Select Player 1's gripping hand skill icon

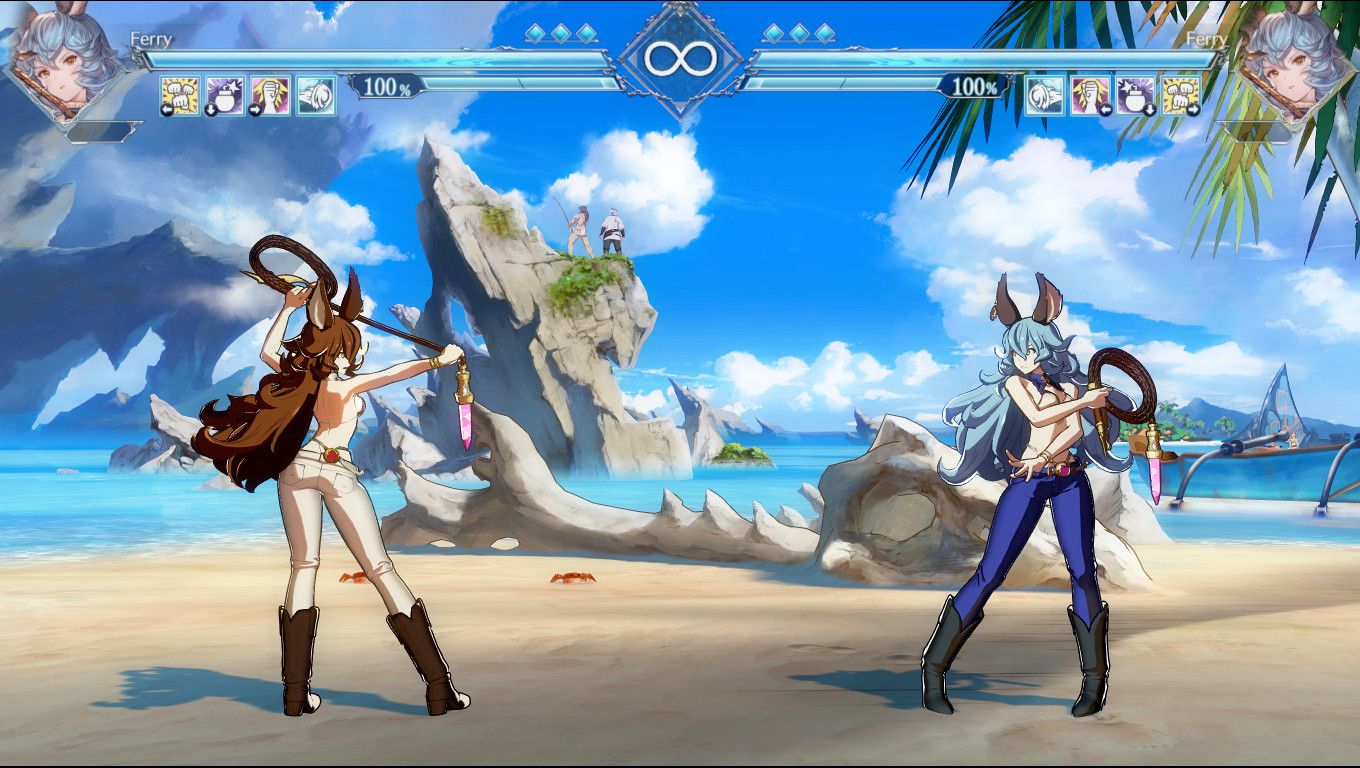269,95
